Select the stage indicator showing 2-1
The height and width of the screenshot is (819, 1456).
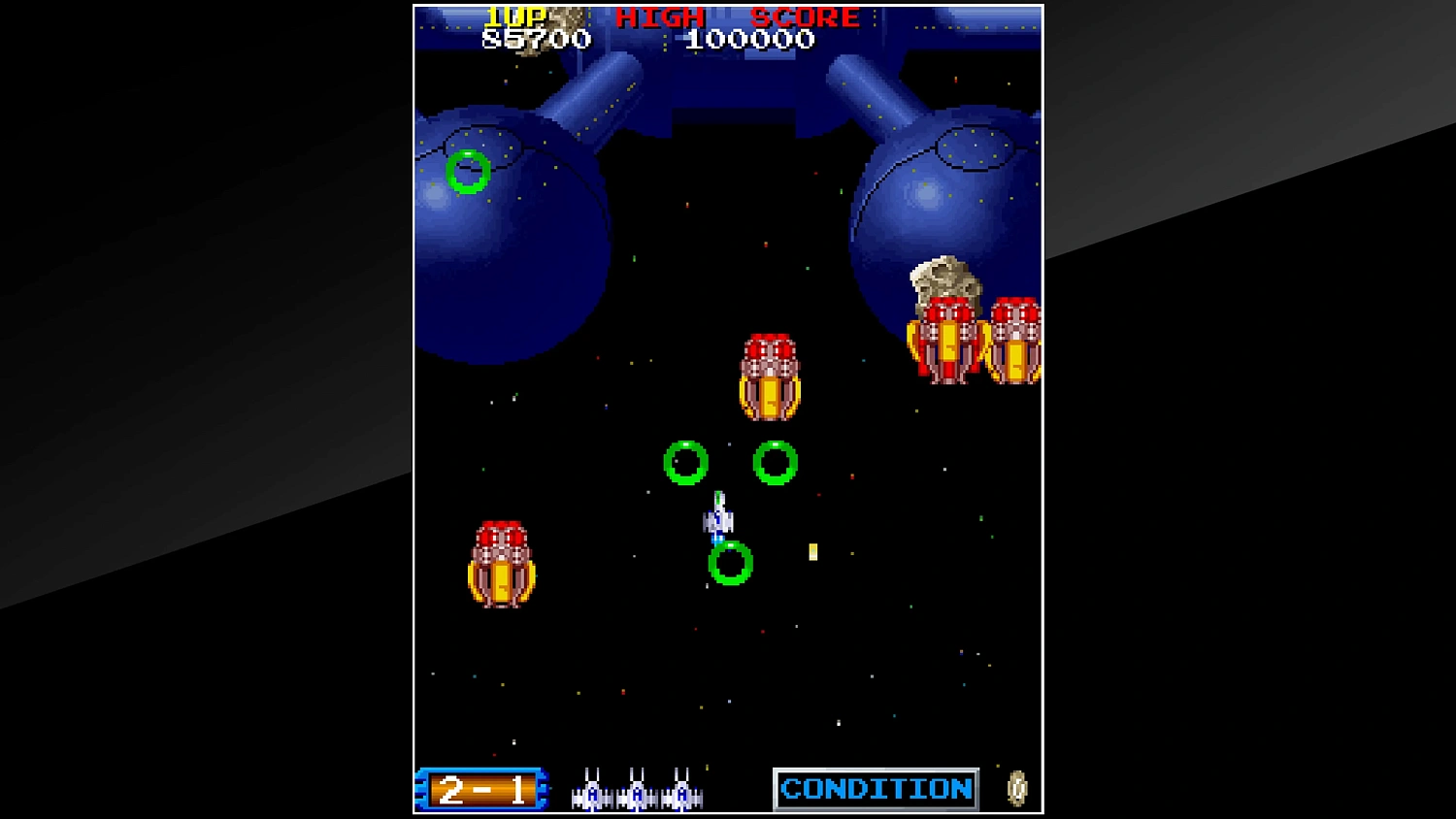[482, 789]
